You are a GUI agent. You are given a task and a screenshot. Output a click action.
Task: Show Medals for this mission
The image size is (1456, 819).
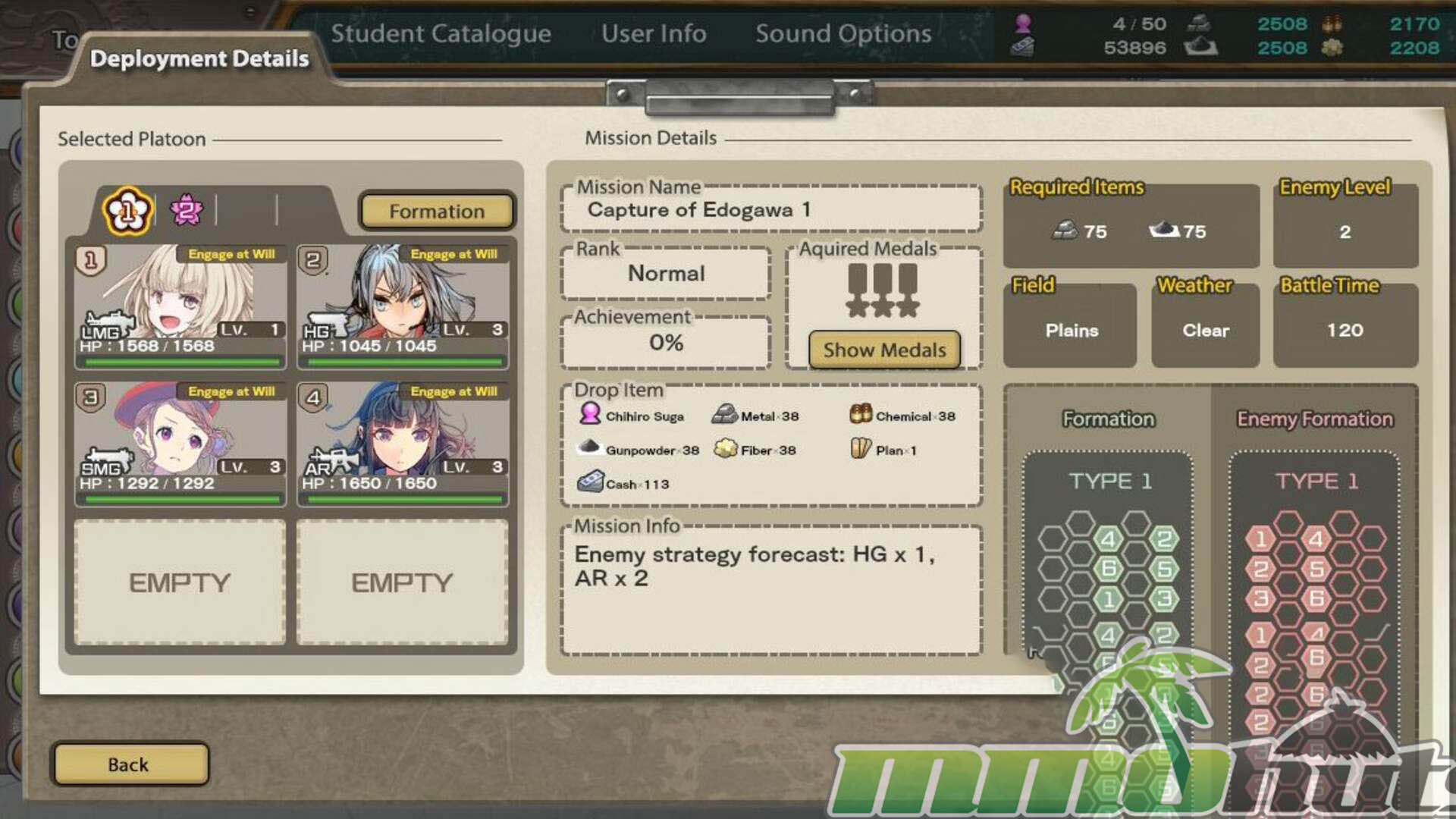pyautogui.click(x=884, y=350)
